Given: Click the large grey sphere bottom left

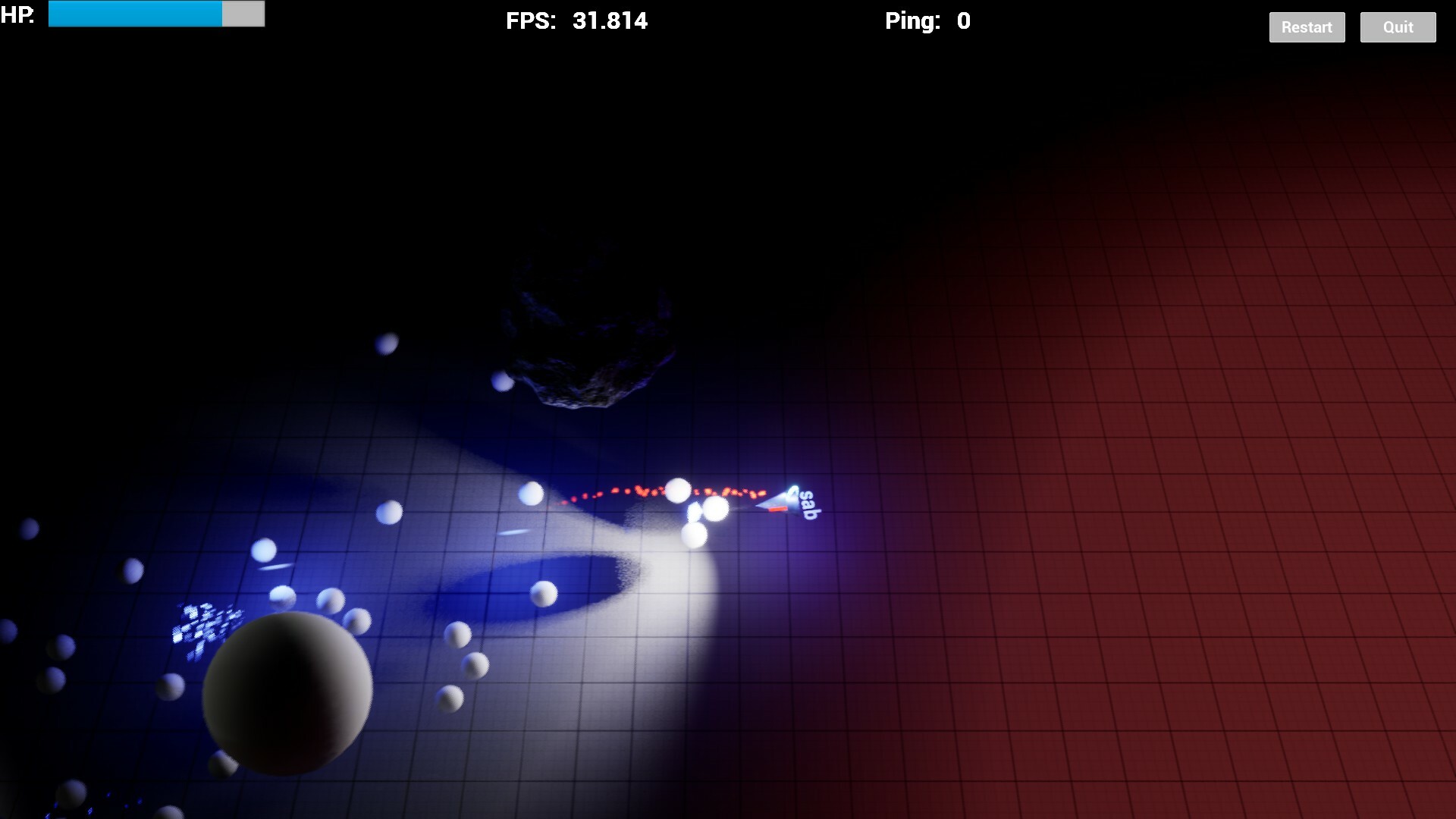Looking at the screenshot, I should tap(288, 698).
